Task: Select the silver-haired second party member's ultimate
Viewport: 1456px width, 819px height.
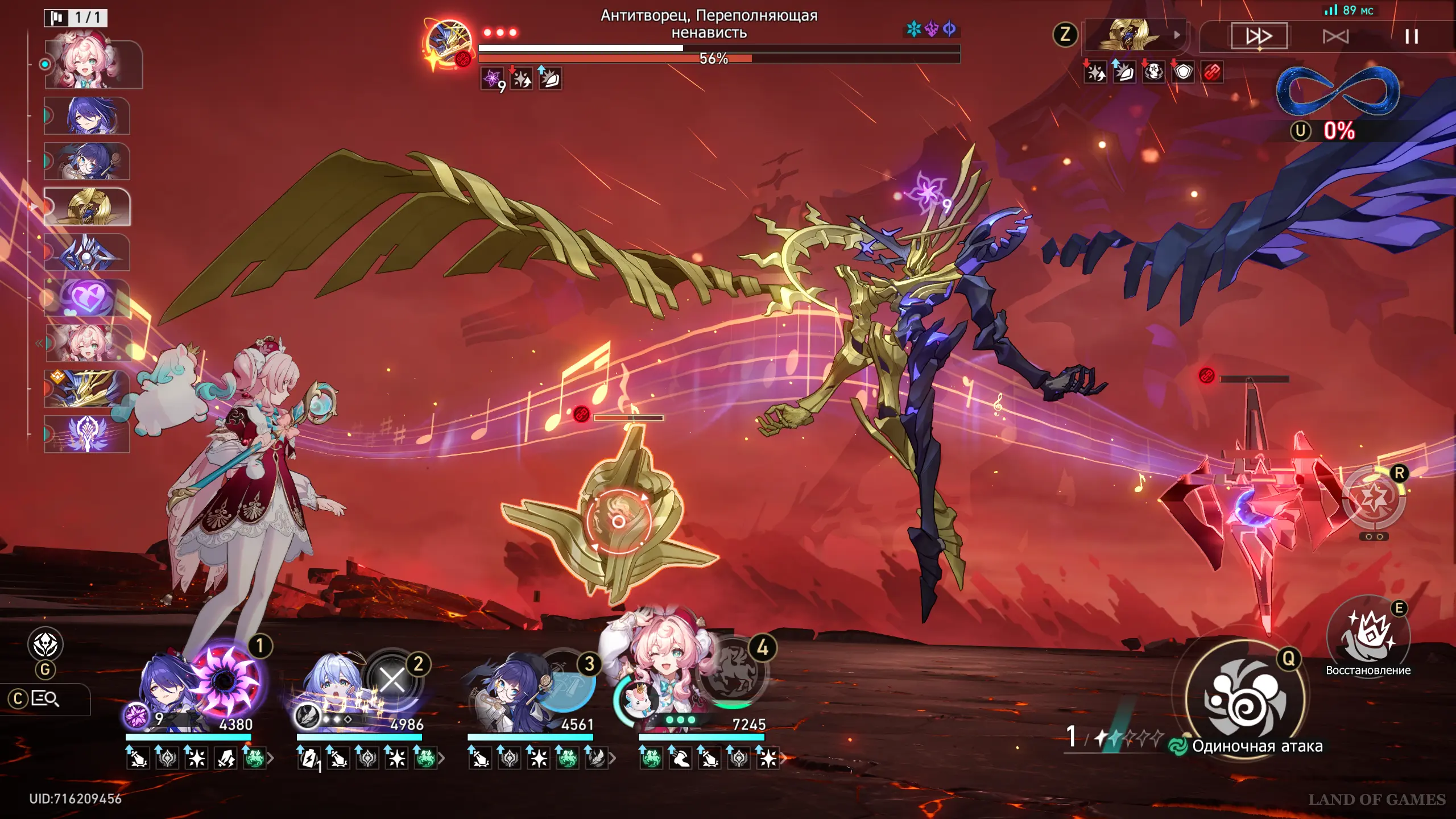Action: (392, 680)
